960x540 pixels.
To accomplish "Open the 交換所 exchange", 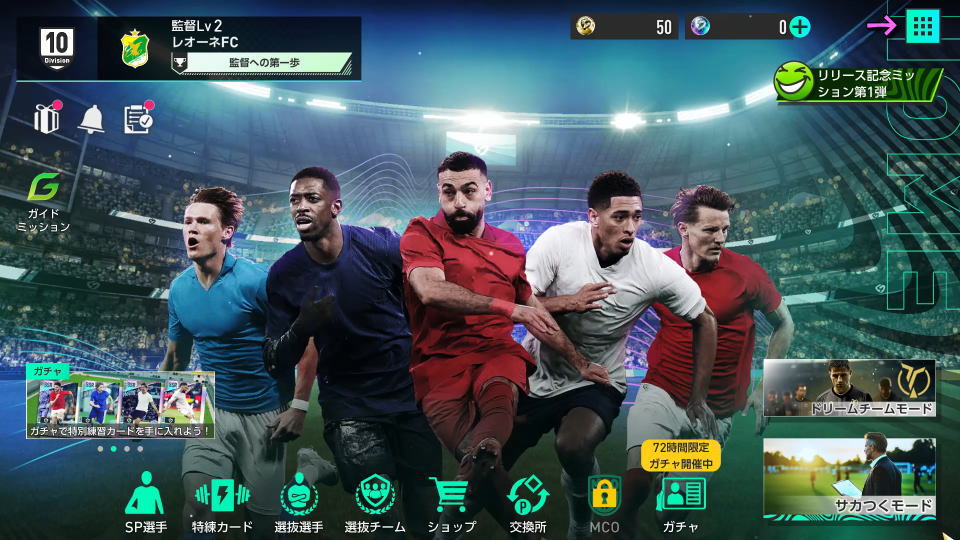I will (527, 503).
